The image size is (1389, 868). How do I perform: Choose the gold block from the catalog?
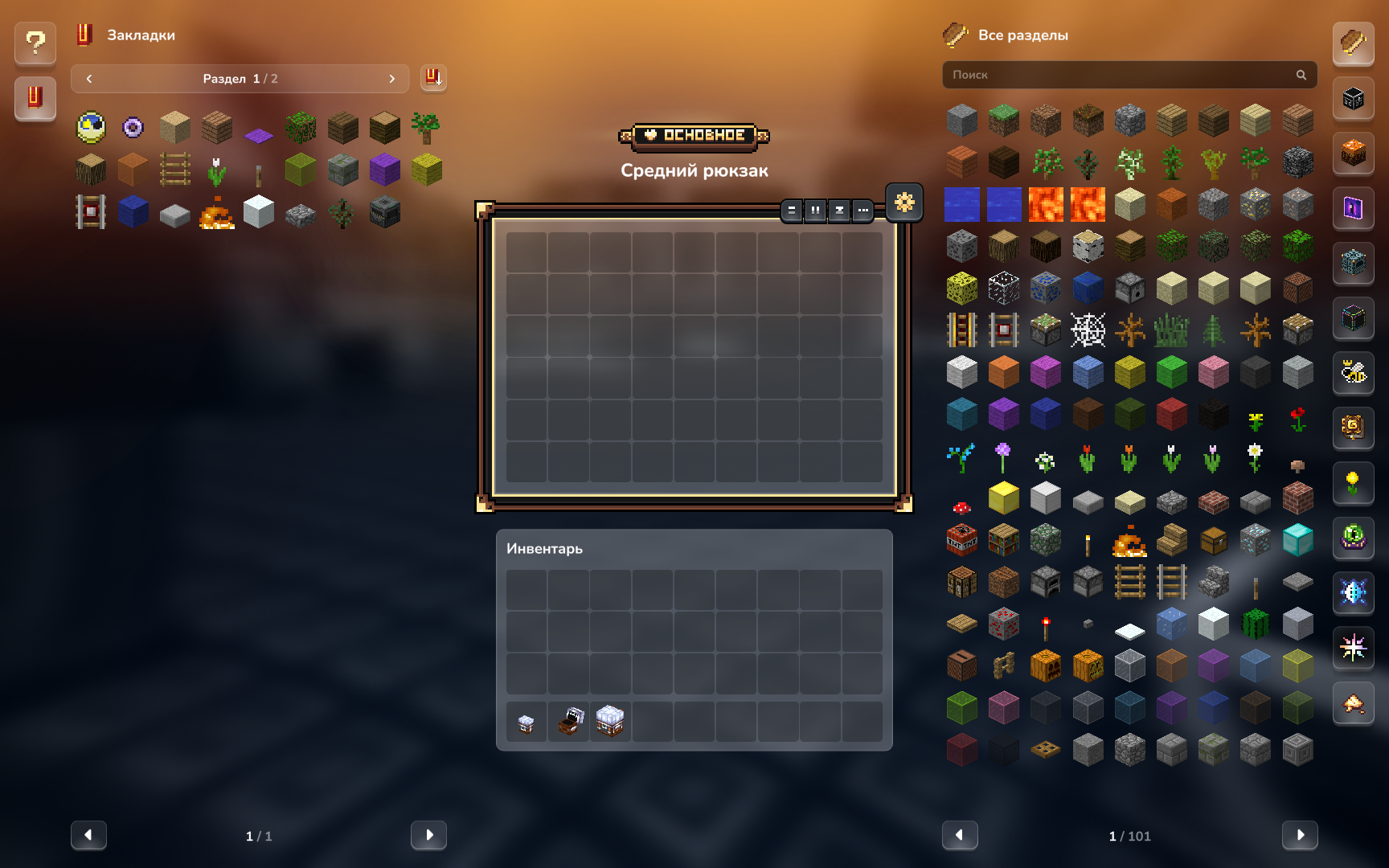click(x=1003, y=498)
